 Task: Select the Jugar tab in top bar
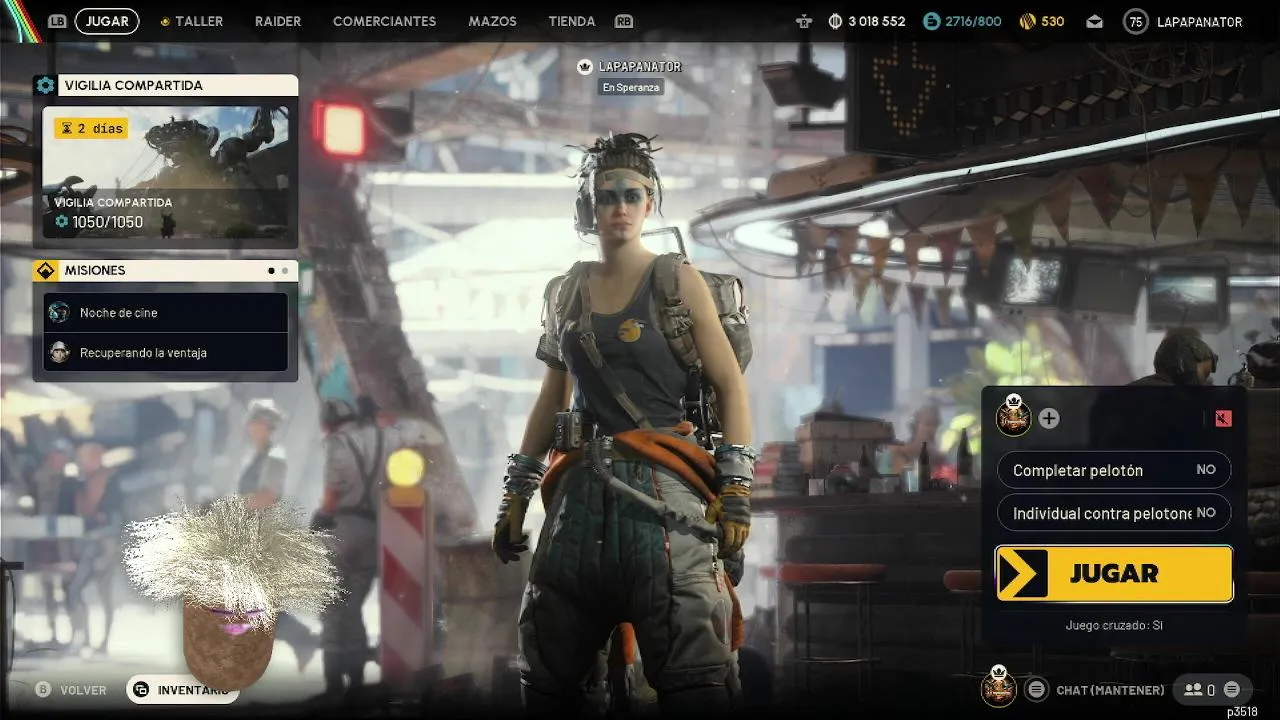107,21
